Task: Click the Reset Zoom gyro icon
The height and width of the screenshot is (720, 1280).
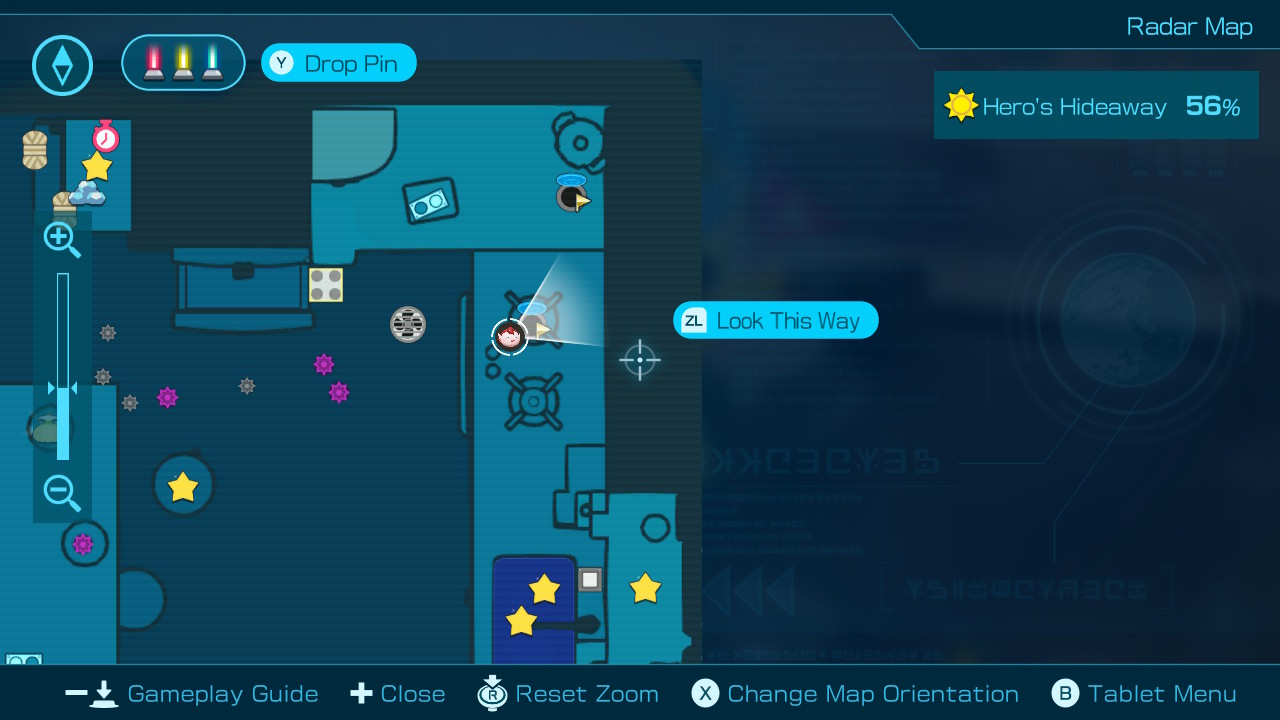Action: [x=492, y=693]
